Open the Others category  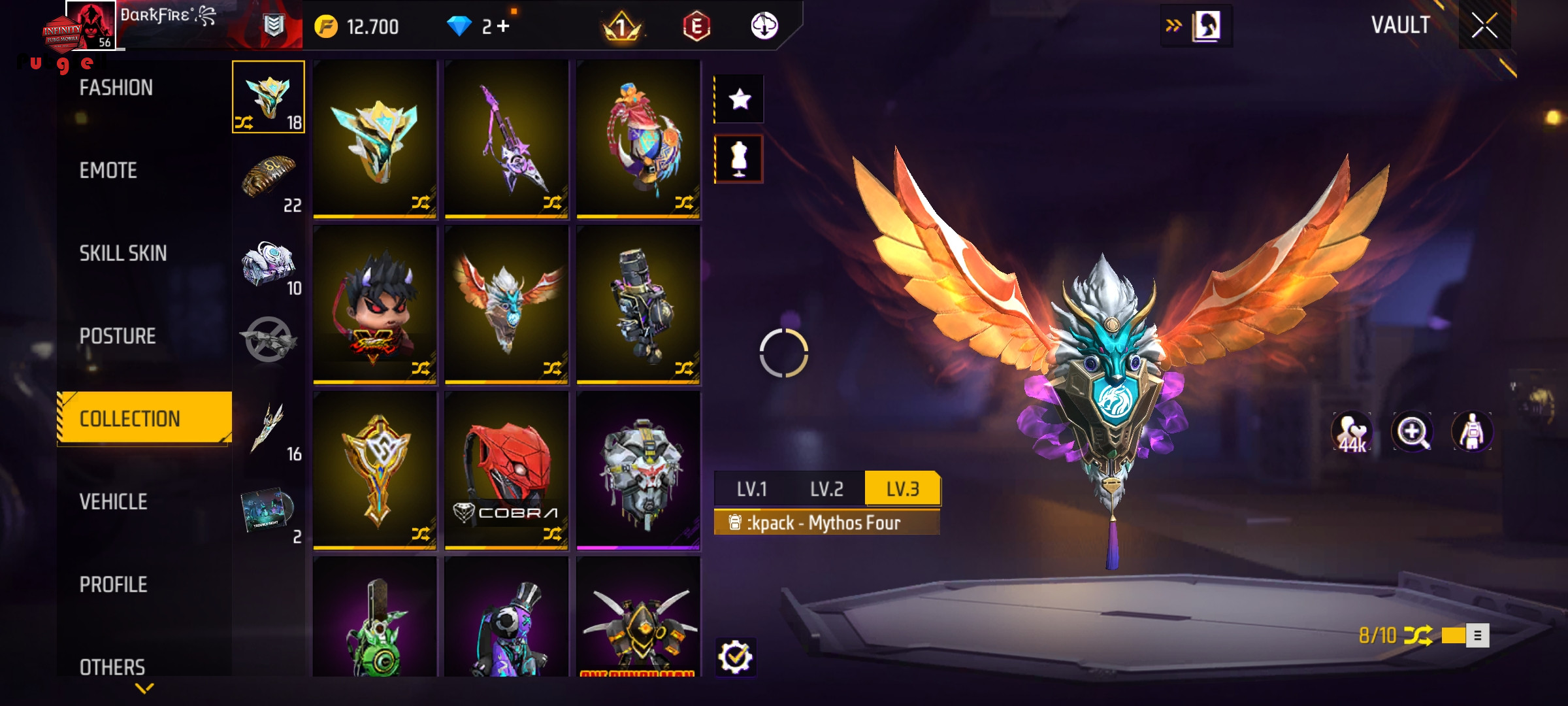point(112,667)
